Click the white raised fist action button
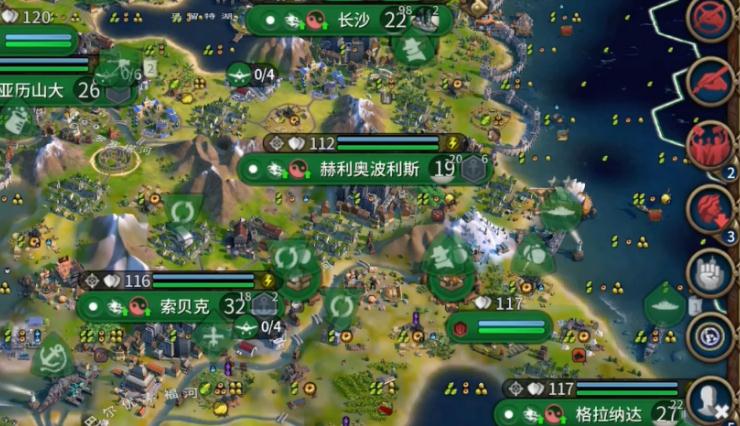 point(711,273)
